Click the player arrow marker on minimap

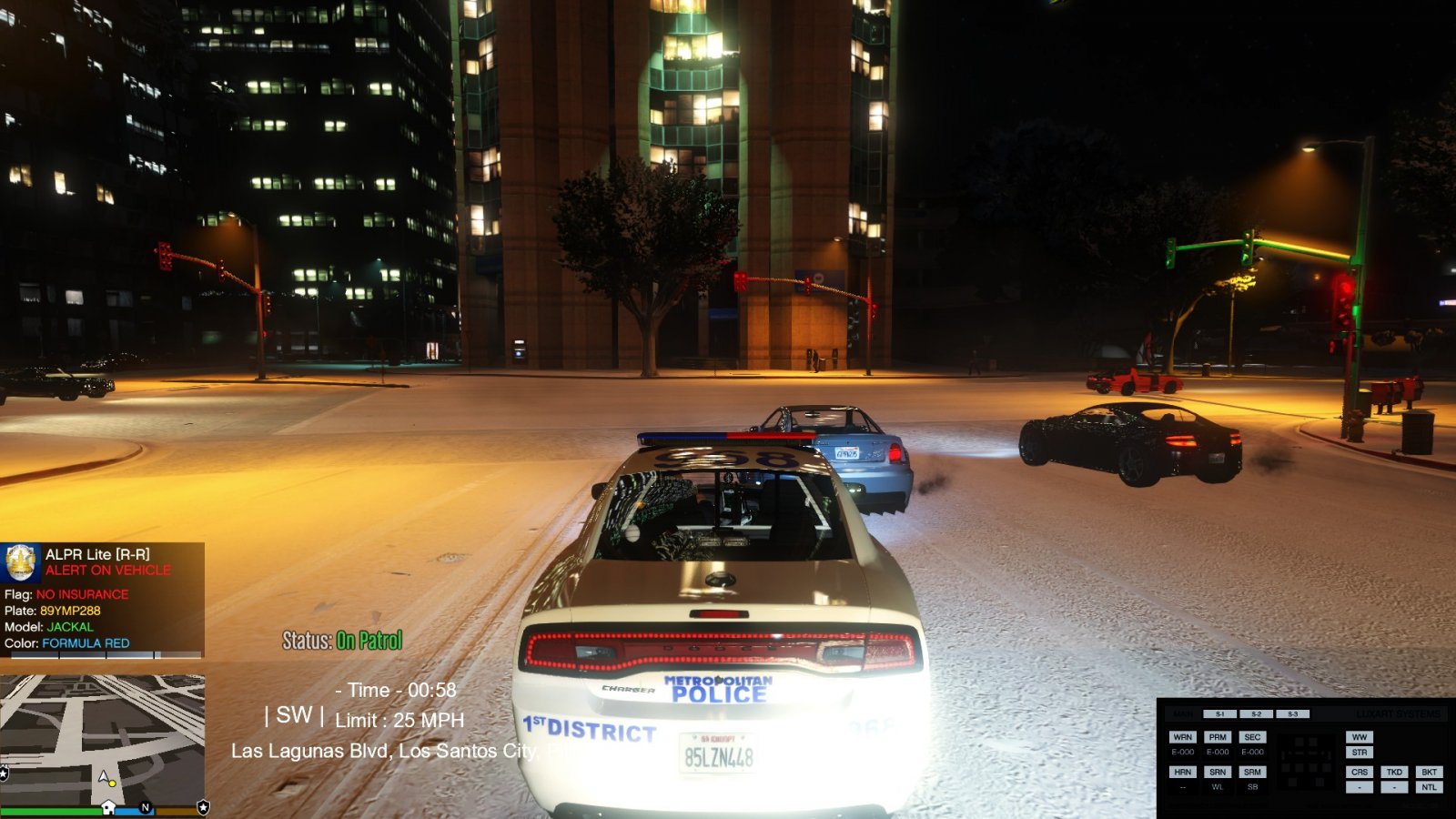(x=105, y=777)
